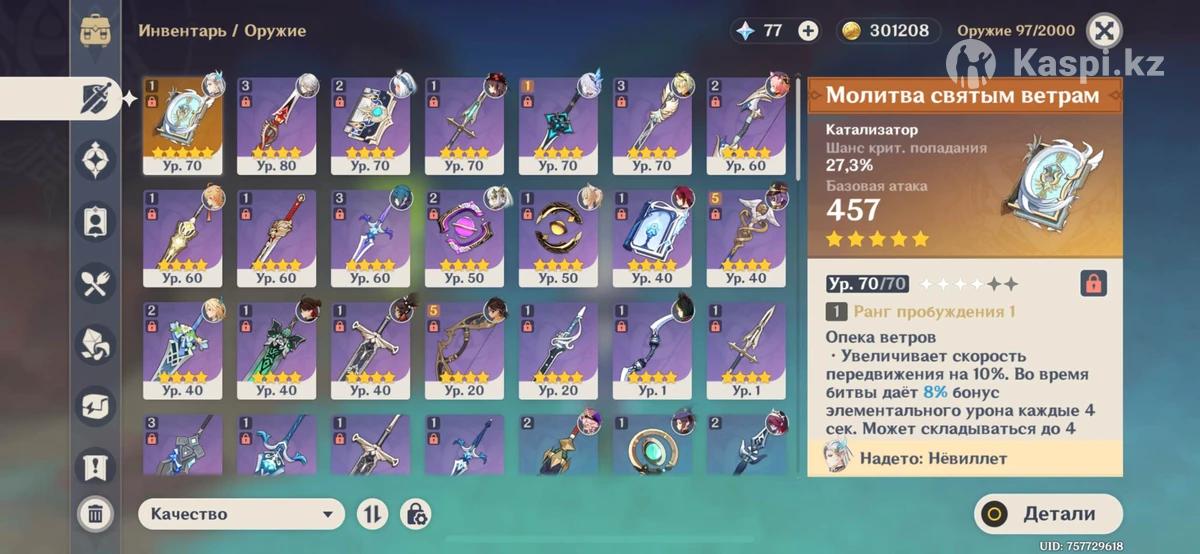Screen dimensions: 1200x554
Task: Open the character portrait inventory tab
Action: (96, 221)
